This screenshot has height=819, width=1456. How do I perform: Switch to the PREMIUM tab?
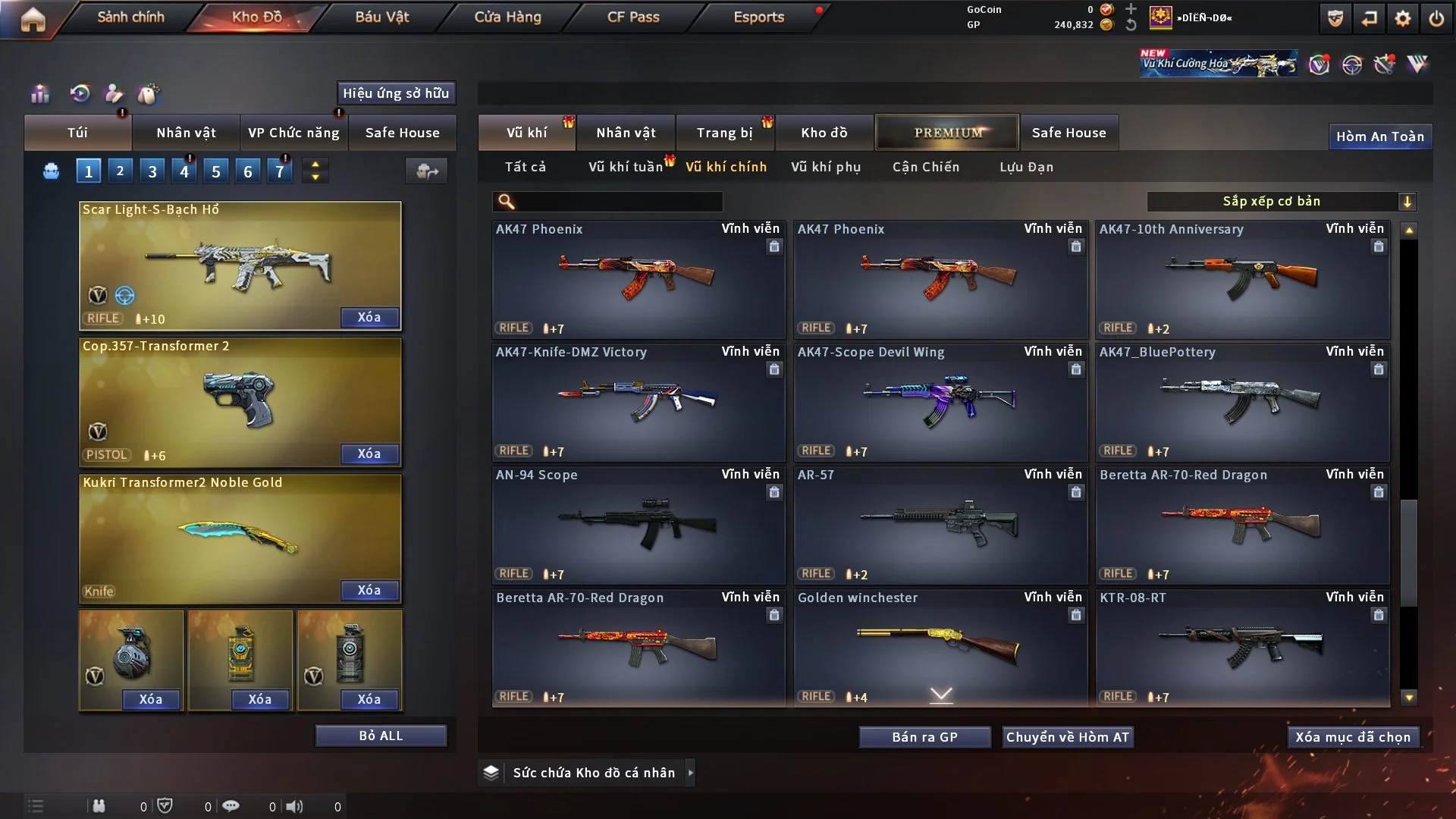(948, 133)
